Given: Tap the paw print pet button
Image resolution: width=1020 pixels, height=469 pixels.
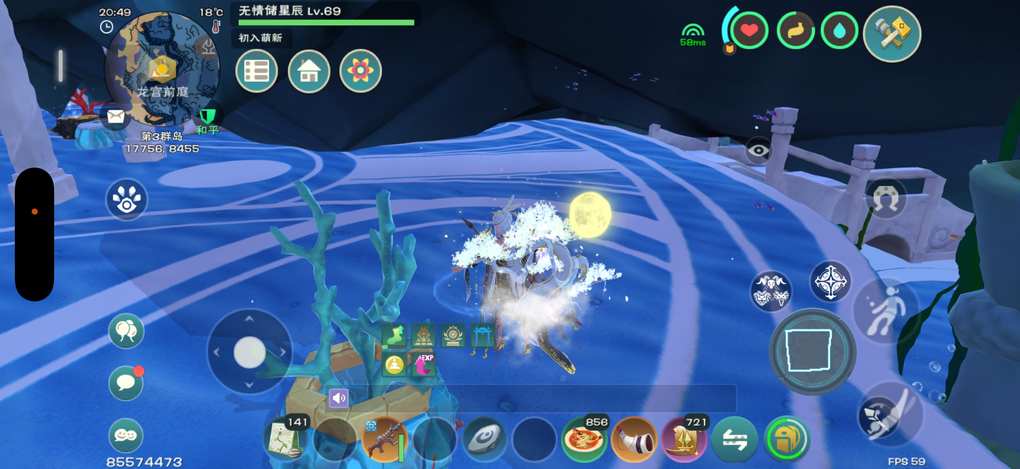Looking at the screenshot, I should pos(127,198).
